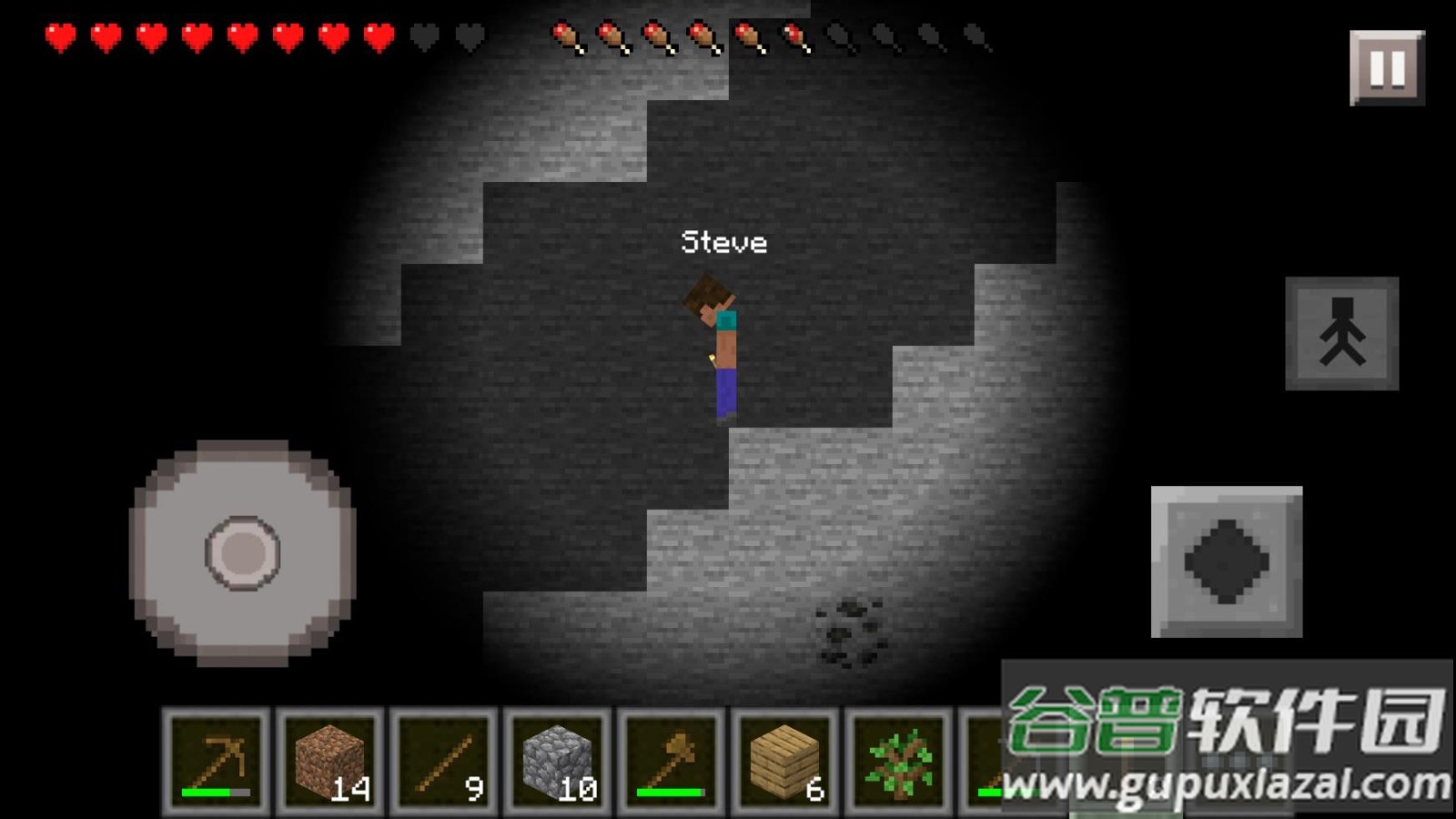Pick the oak sapling hotbar slot

pos(898,761)
